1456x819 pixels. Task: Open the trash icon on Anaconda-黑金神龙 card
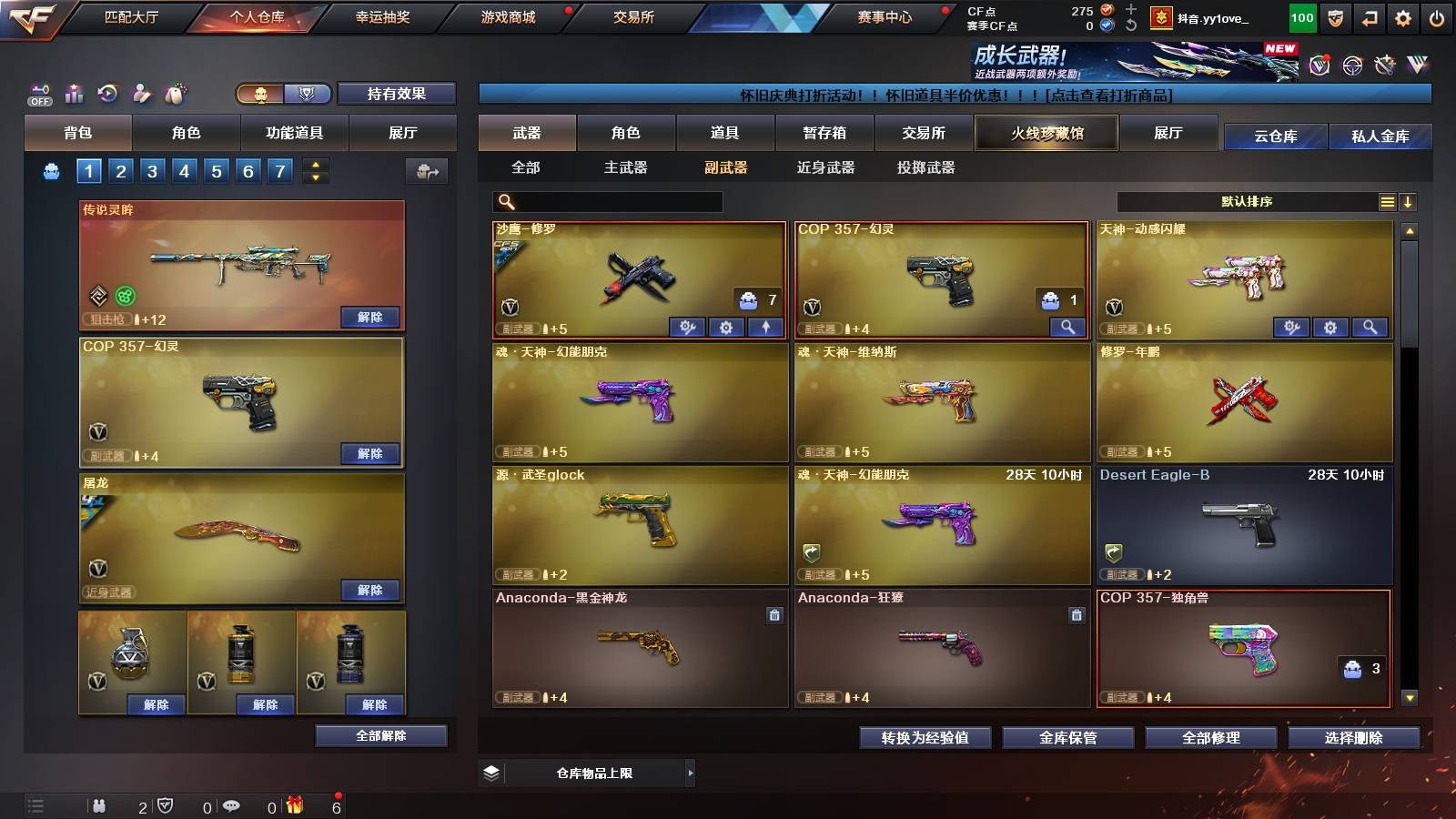(774, 614)
